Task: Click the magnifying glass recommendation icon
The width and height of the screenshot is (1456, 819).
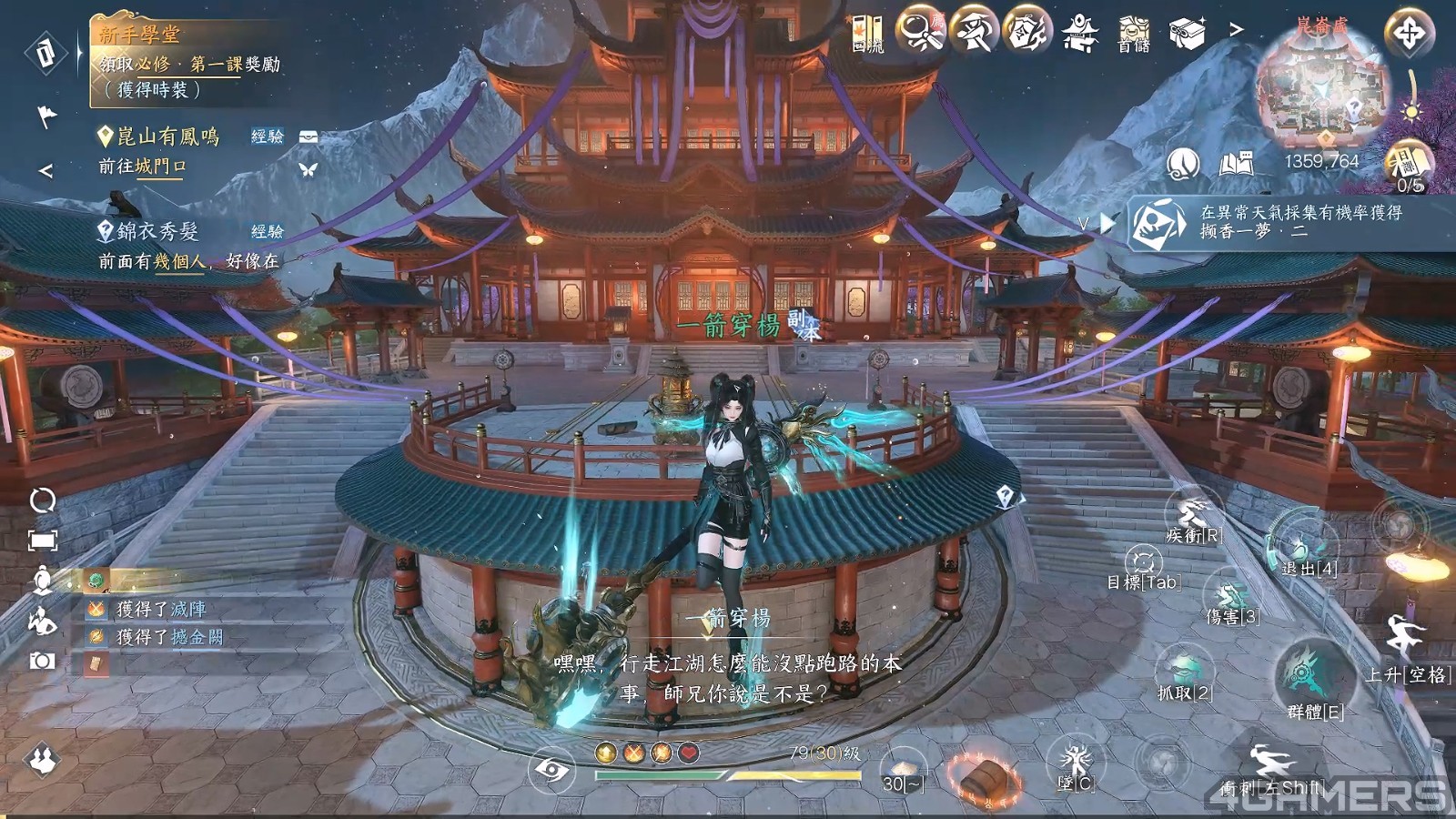Action: [x=920, y=32]
